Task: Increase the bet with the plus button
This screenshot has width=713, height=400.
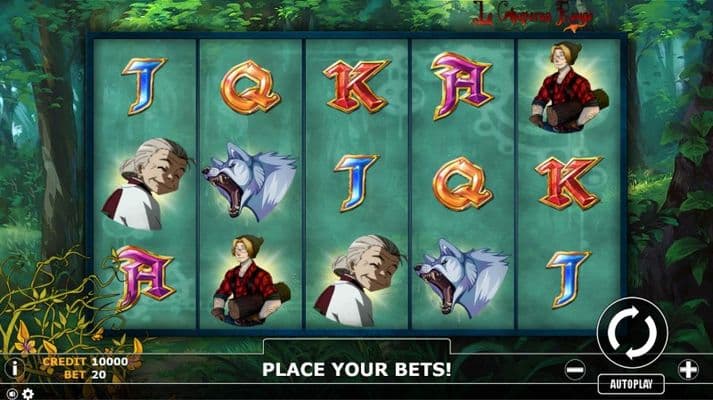Action: [x=688, y=369]
